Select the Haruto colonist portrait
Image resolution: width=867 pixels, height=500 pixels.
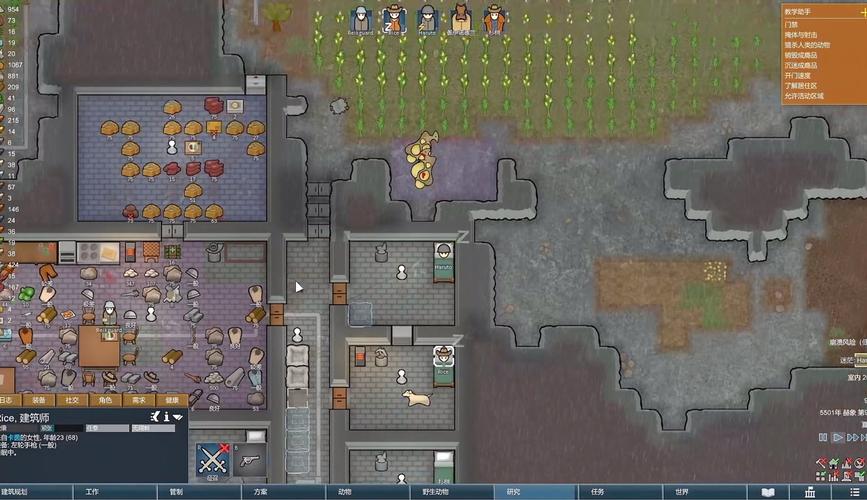pos(427,18)
